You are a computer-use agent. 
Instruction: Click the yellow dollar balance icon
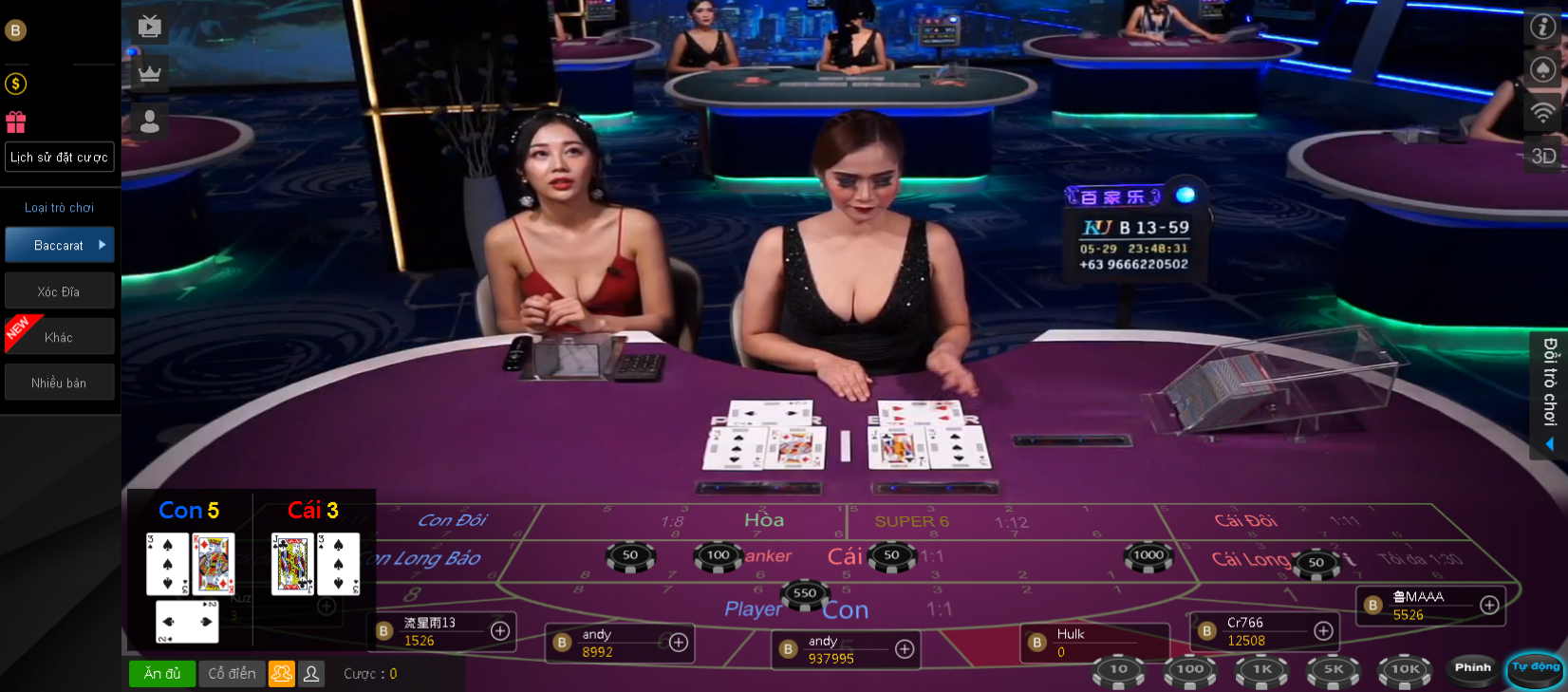click(14, 84)
